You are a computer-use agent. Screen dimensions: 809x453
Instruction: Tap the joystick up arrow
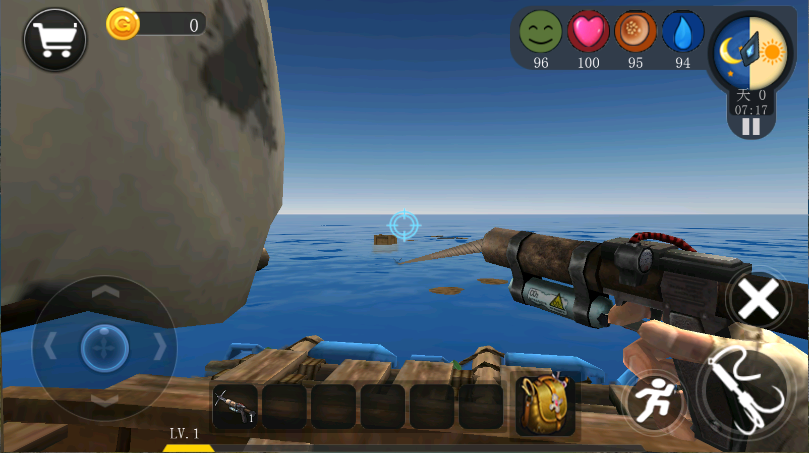(104, 293)
